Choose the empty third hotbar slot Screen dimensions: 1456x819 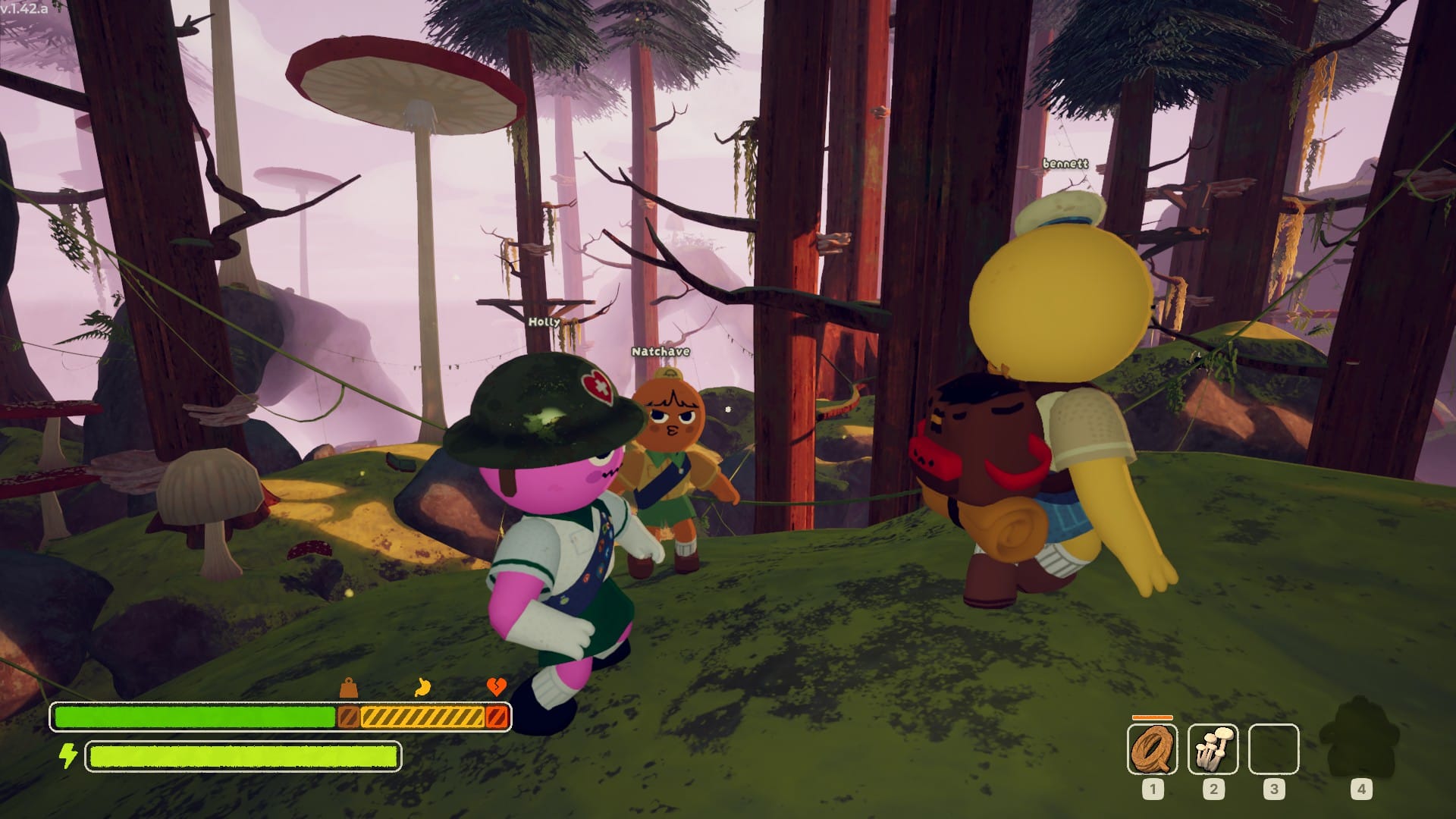pyautogui.click(x=1273, y=749)
